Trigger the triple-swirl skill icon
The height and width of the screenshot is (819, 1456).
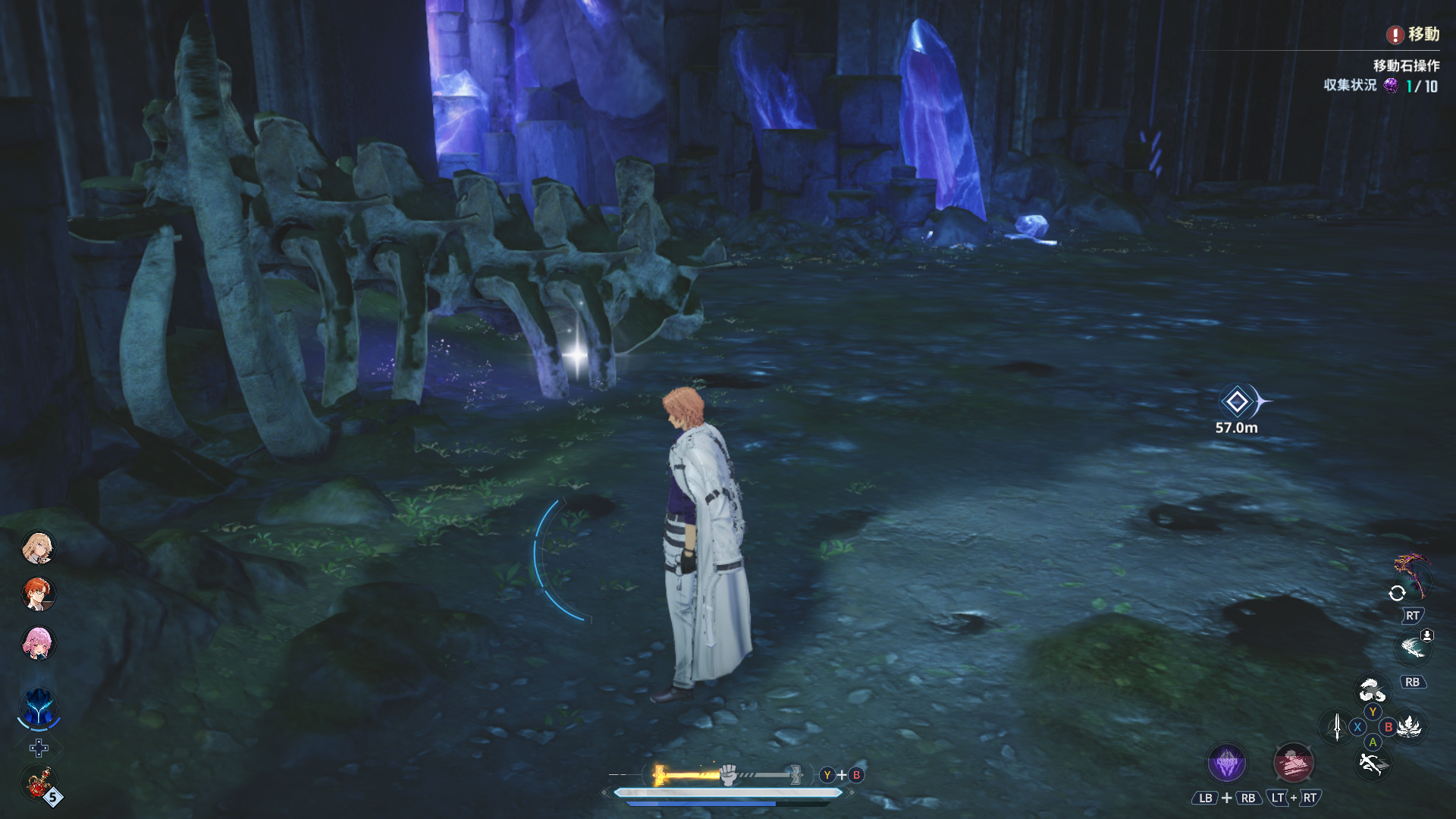coord(1372,691)
